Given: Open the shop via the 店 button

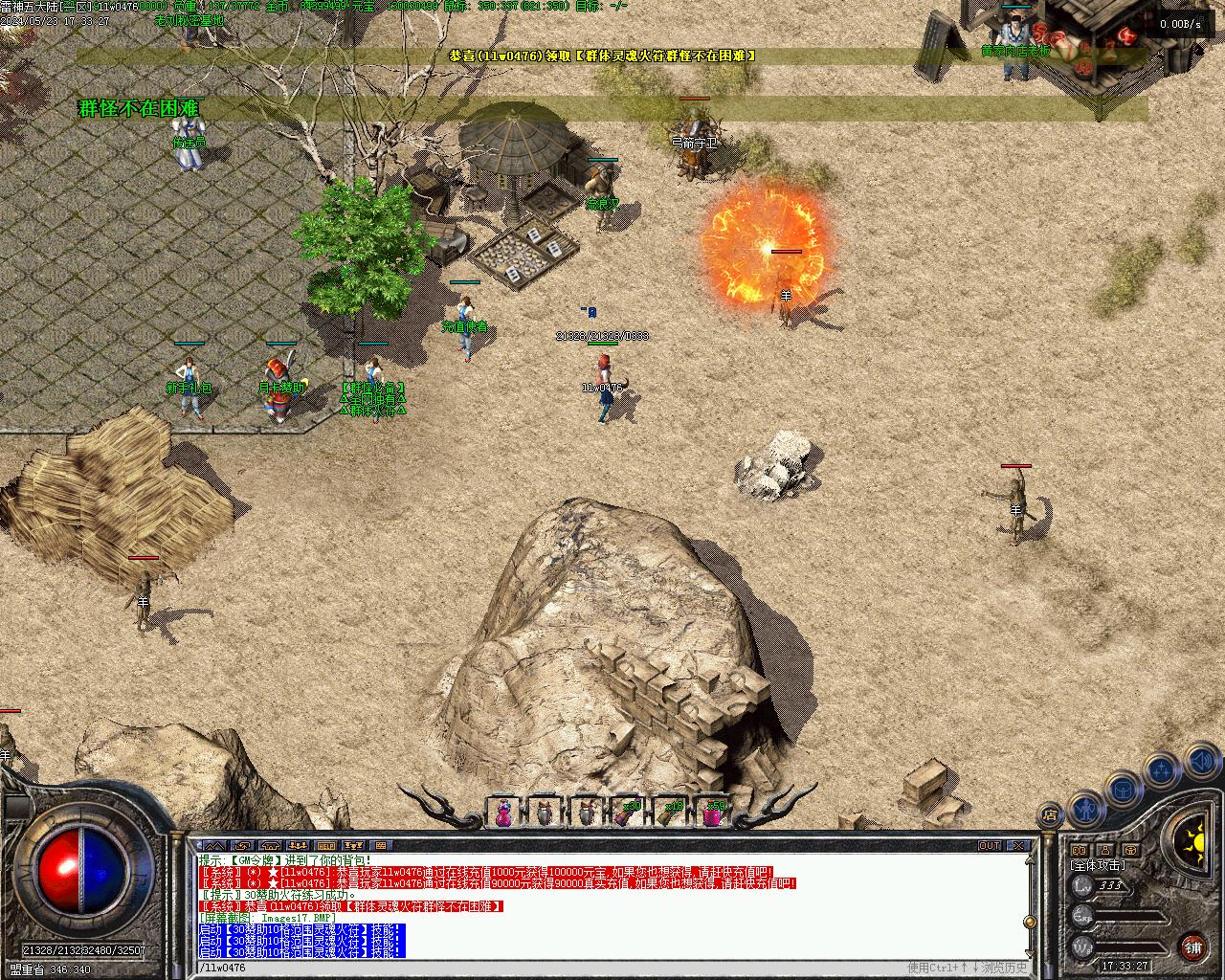Looking at the screenshot, I should tap(1051, 814).
